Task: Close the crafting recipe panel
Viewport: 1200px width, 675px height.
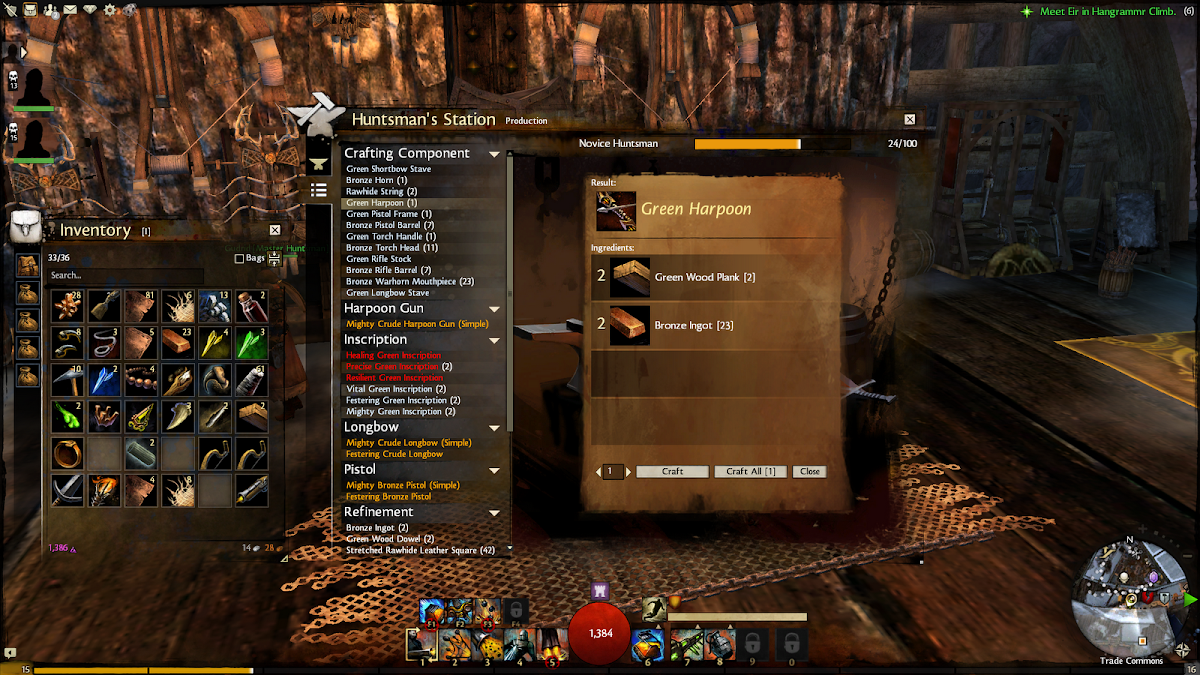Action: pos(809,471)
